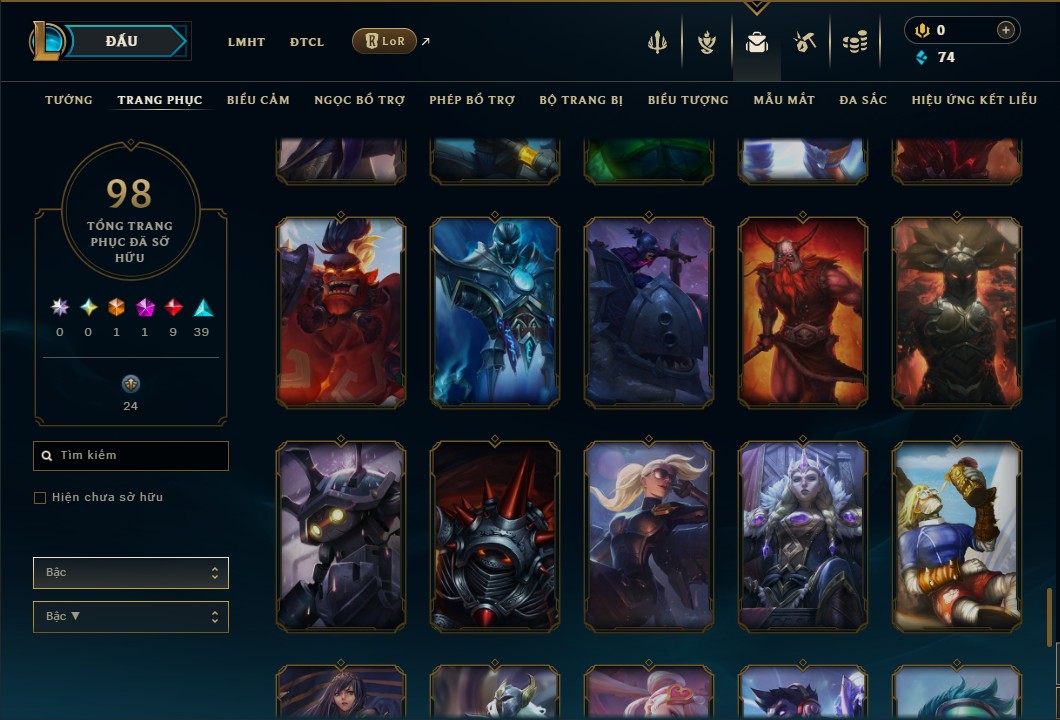Viewport: 1060px width, 720px height.
Task: Open the store coins stack icon
Action: (854, 42)
